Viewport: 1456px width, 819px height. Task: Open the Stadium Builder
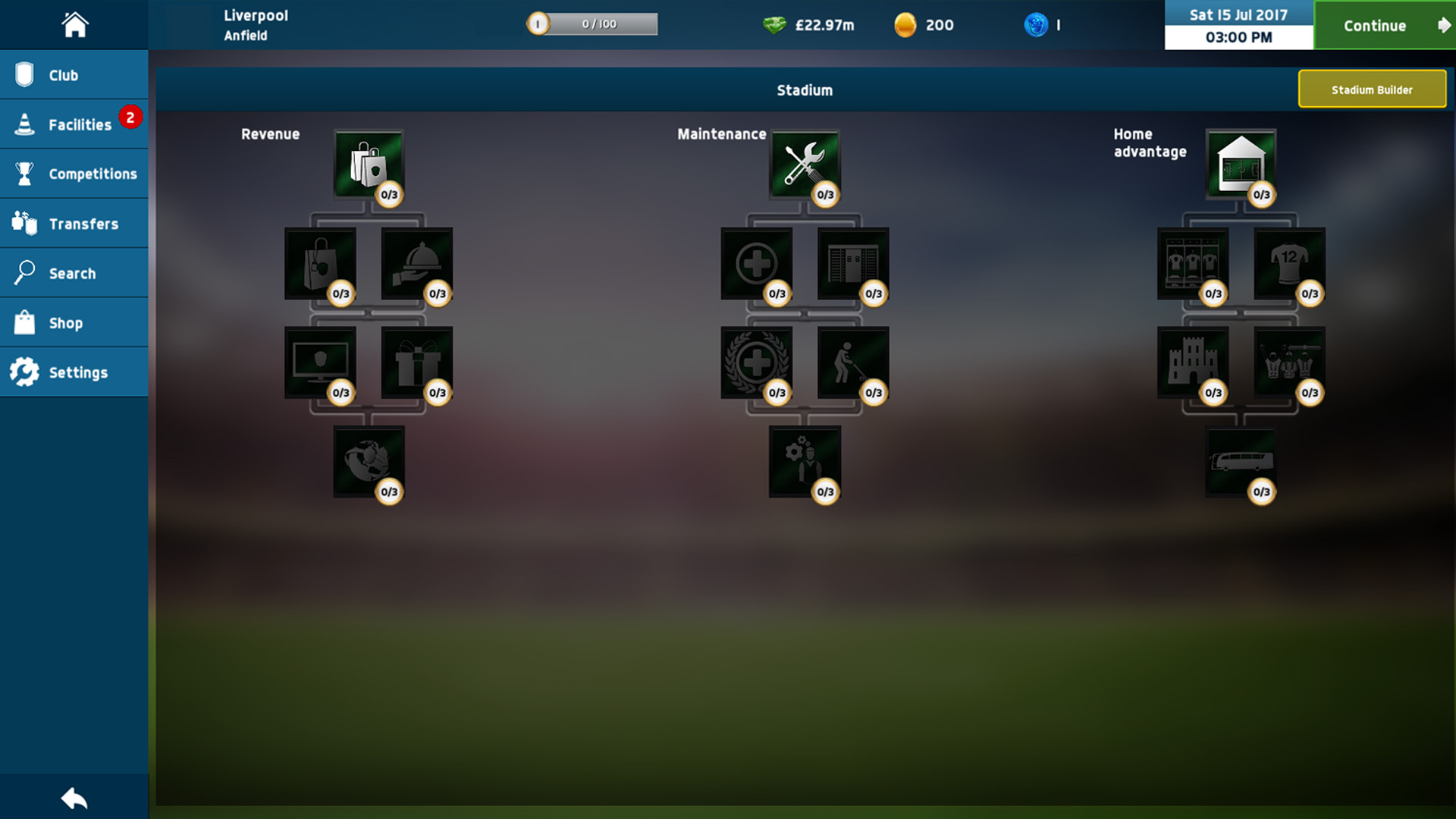(x=1373, y=89)
